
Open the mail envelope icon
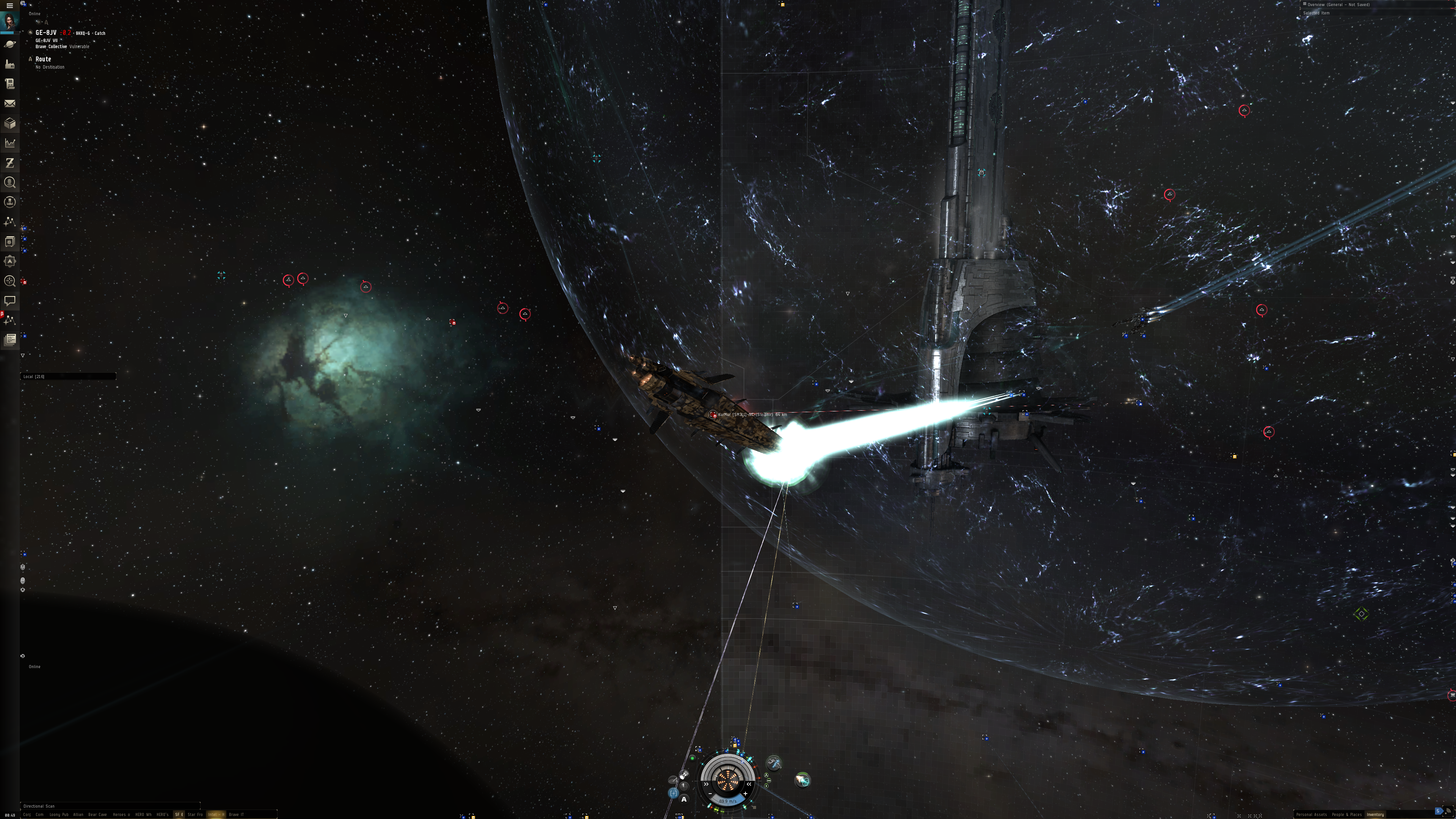[9, 104]
